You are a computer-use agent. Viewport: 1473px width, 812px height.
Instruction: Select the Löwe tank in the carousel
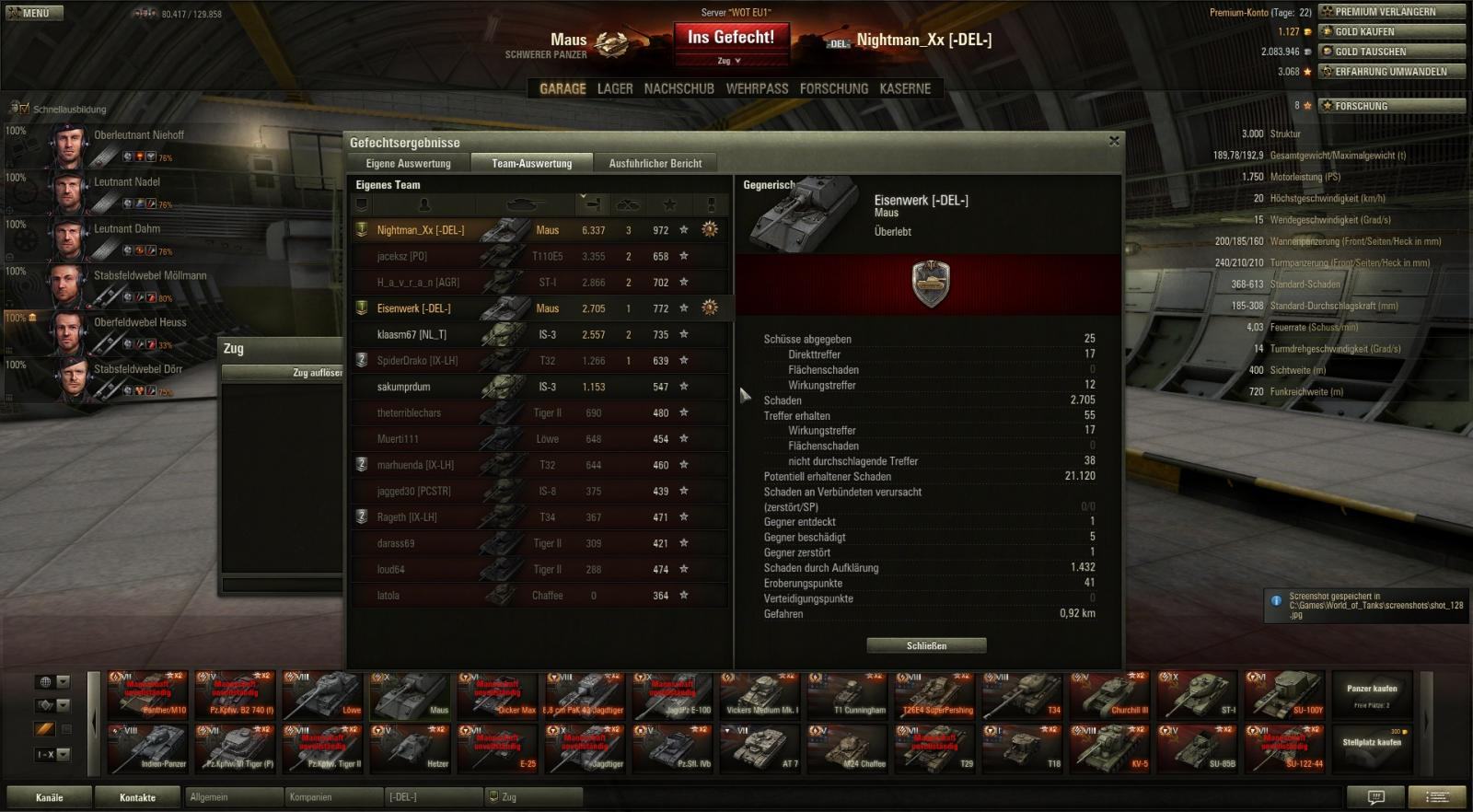click(x=323, y=695)
